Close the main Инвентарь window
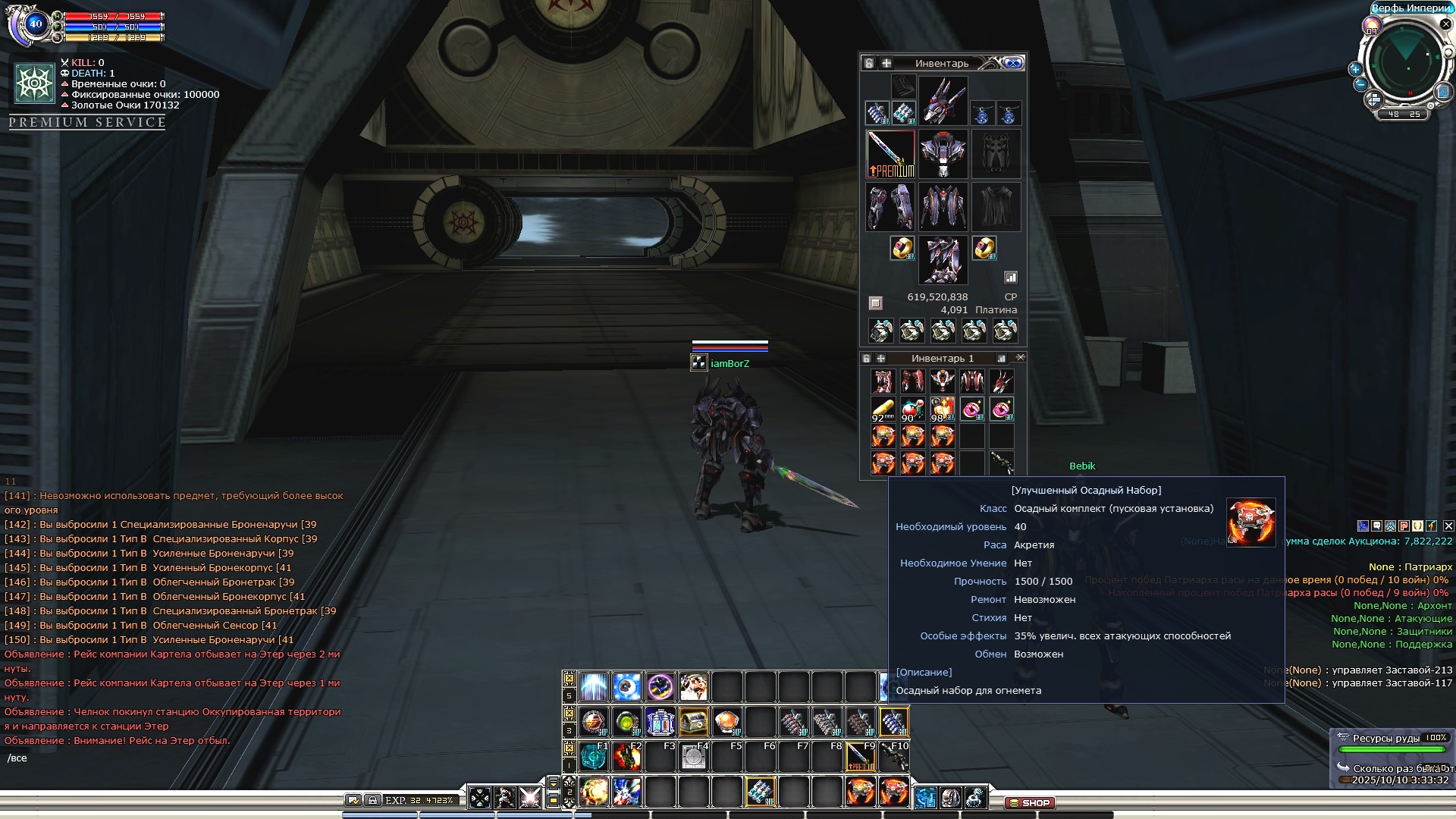Viewport: 1456px width, 819px height. point(1014,63)
